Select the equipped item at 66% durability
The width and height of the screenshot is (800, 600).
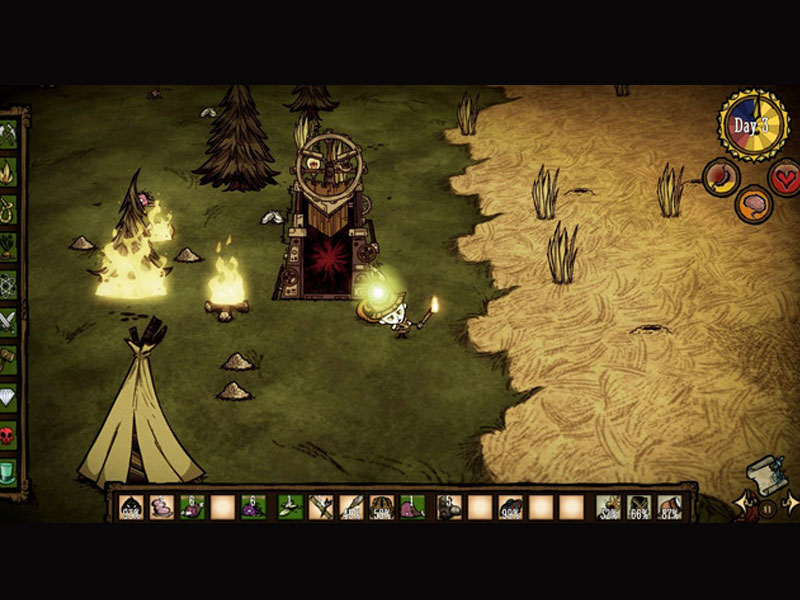(x=639, y=507)
